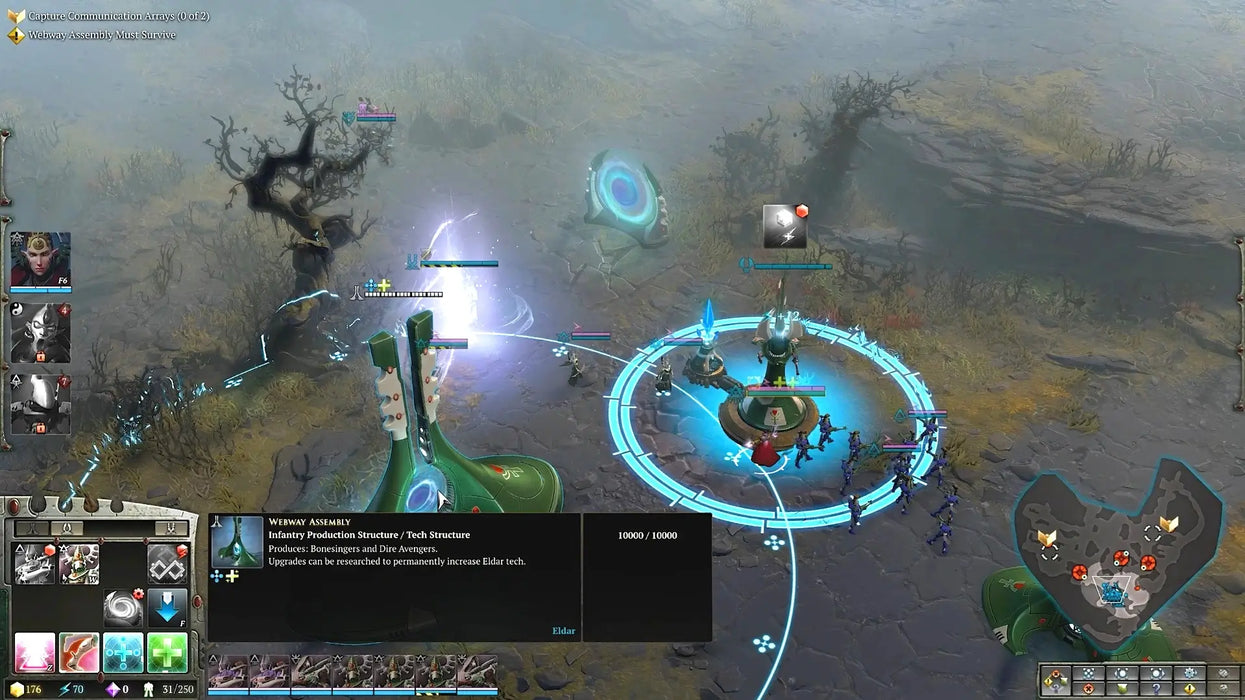Queue the Dire Avenger unit production

point(79,564)
